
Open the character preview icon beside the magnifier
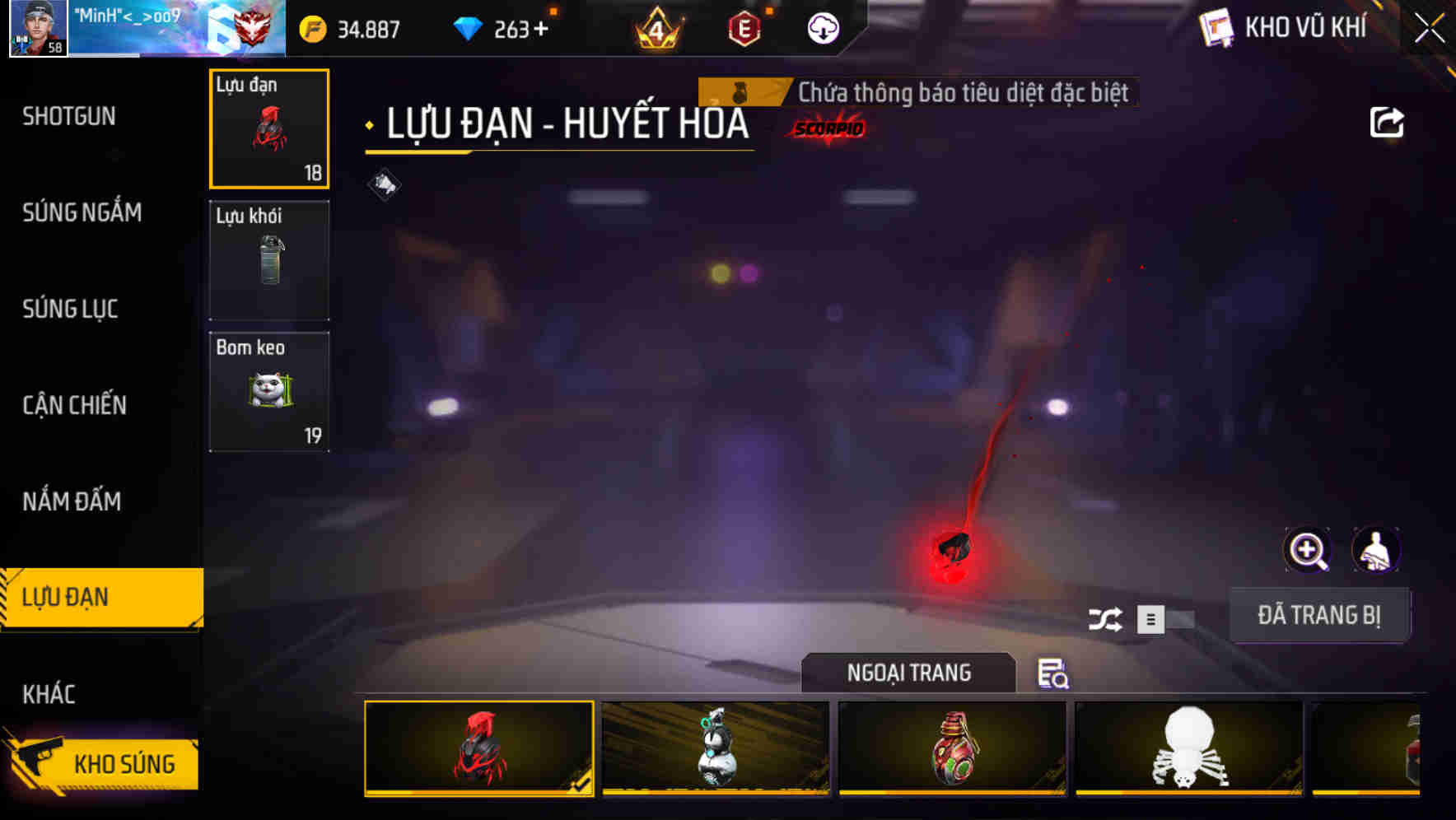1377,550
